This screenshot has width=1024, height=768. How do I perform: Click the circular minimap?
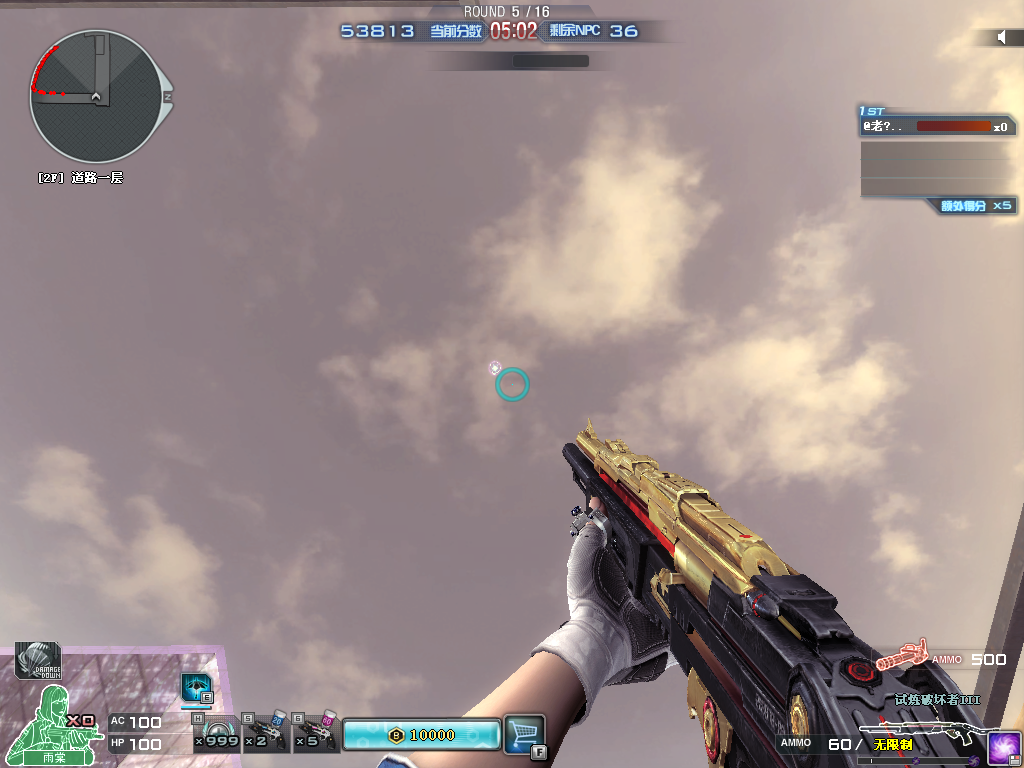click(95, 96)
